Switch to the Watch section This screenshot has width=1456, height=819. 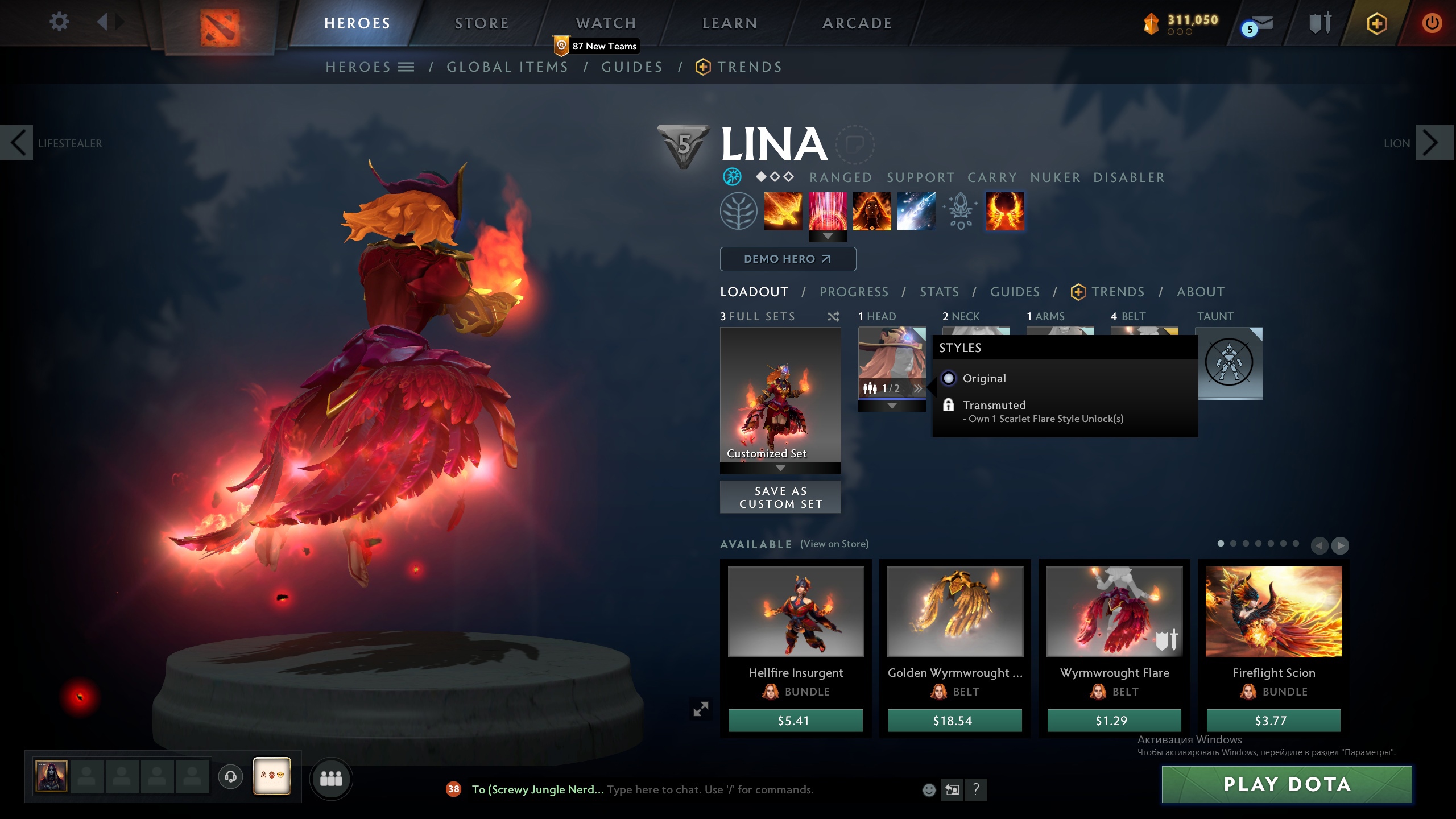click(x=606, y=23)
